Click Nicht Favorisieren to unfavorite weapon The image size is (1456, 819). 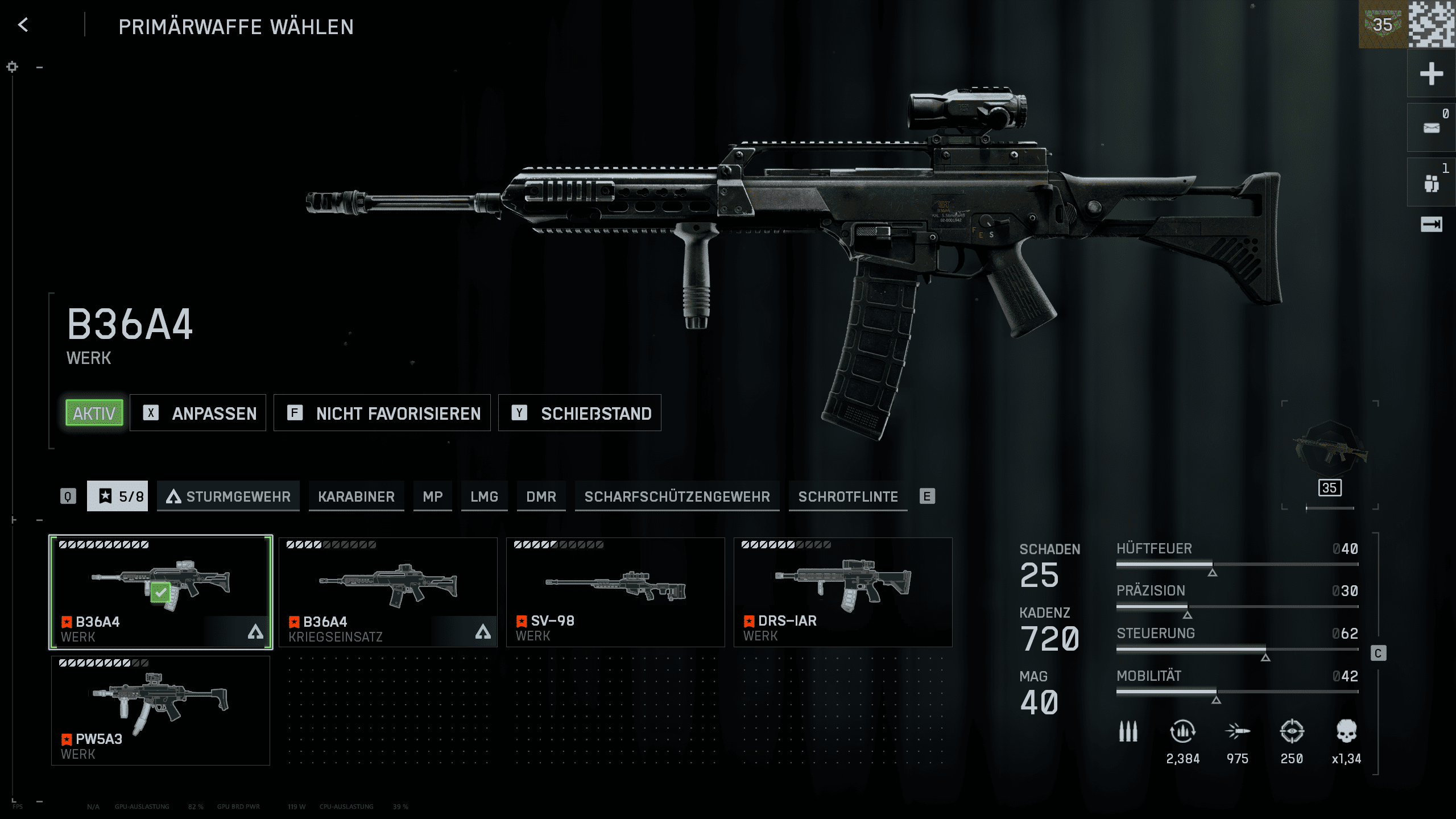(x=382, y=413)
